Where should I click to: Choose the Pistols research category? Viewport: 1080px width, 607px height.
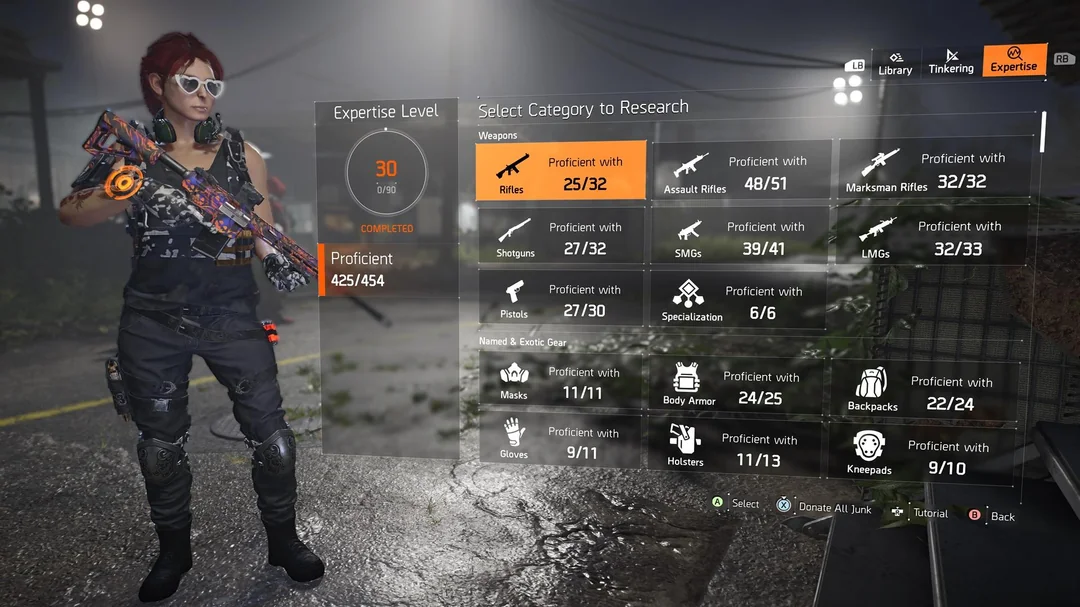point(560,299)
